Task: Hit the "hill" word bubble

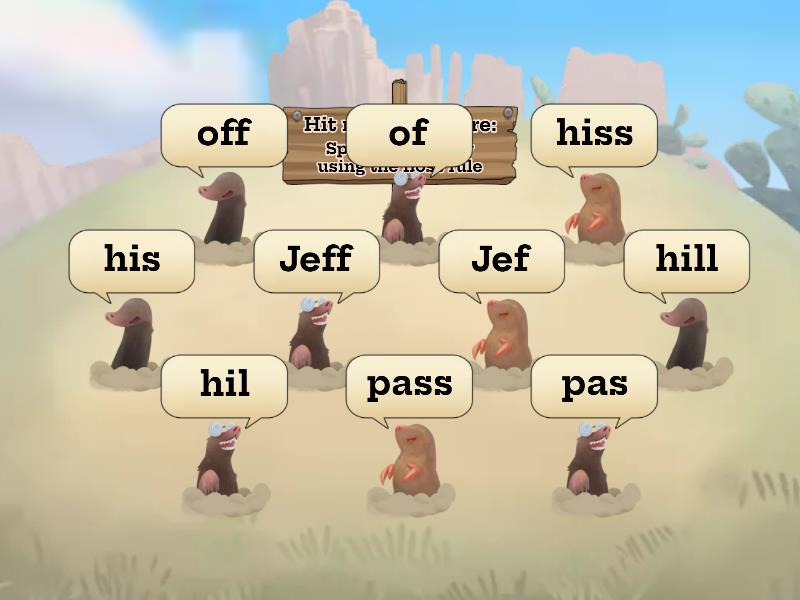Action: [686, 260]
